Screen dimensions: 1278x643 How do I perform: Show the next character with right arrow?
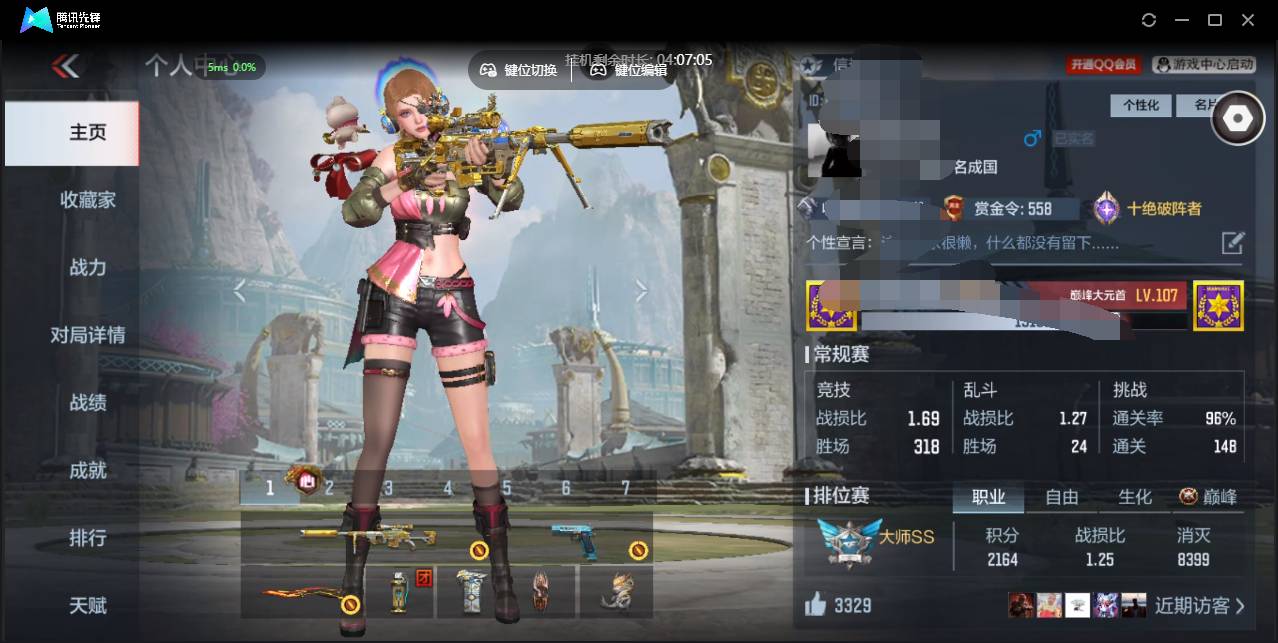click(x=641, y=291)
